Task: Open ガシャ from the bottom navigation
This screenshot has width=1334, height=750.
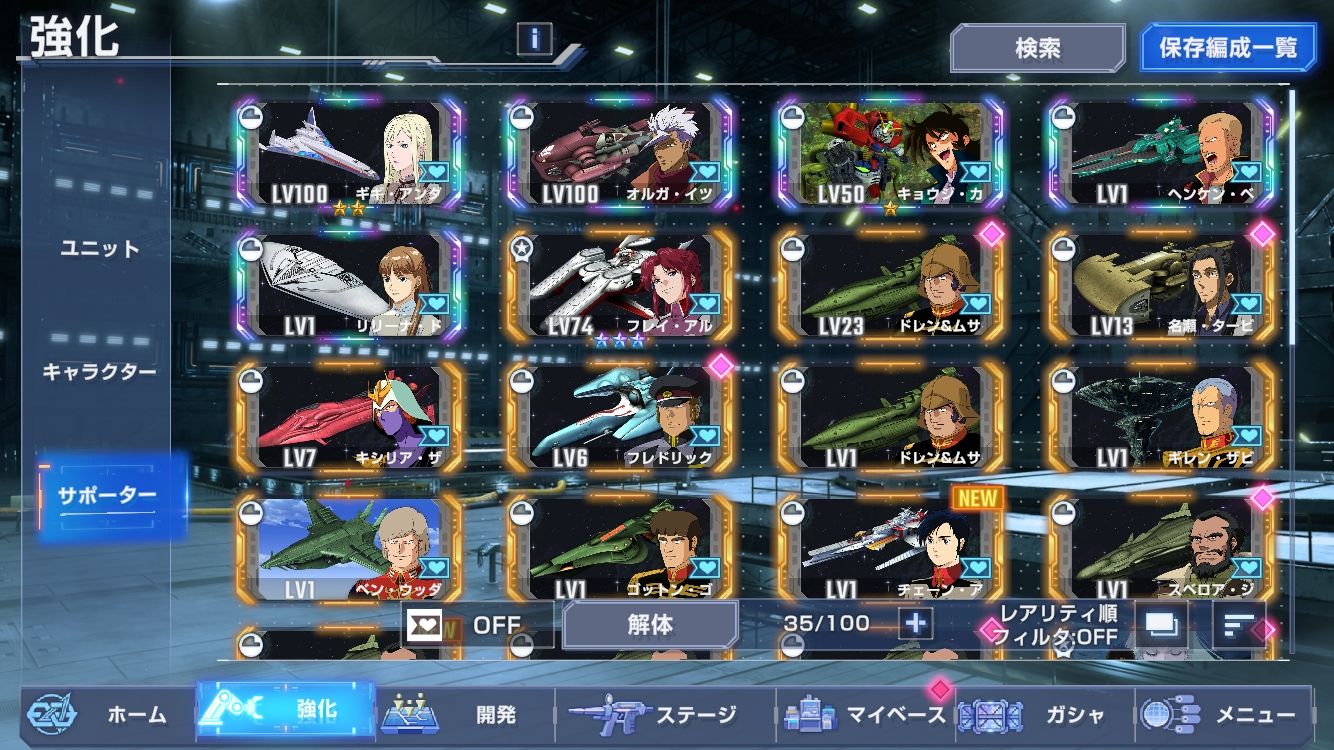Action: click(x=1045, y=715)
